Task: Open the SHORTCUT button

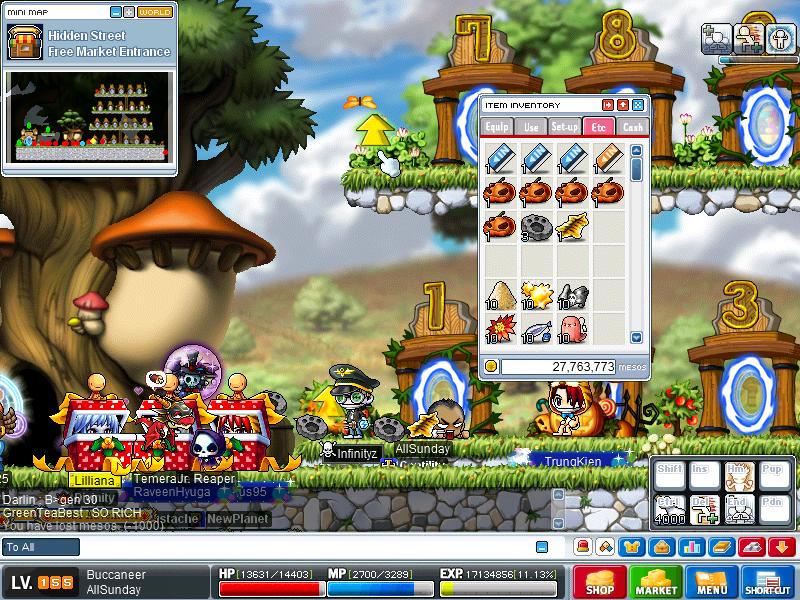Action: click(x=768, y=582)
